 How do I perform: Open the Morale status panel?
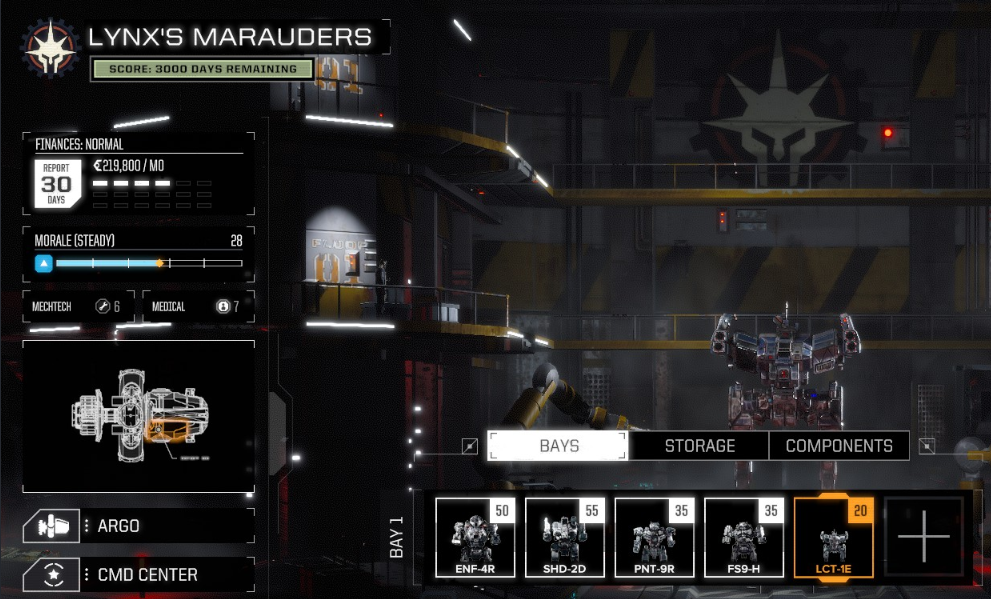tap(139, 254)
